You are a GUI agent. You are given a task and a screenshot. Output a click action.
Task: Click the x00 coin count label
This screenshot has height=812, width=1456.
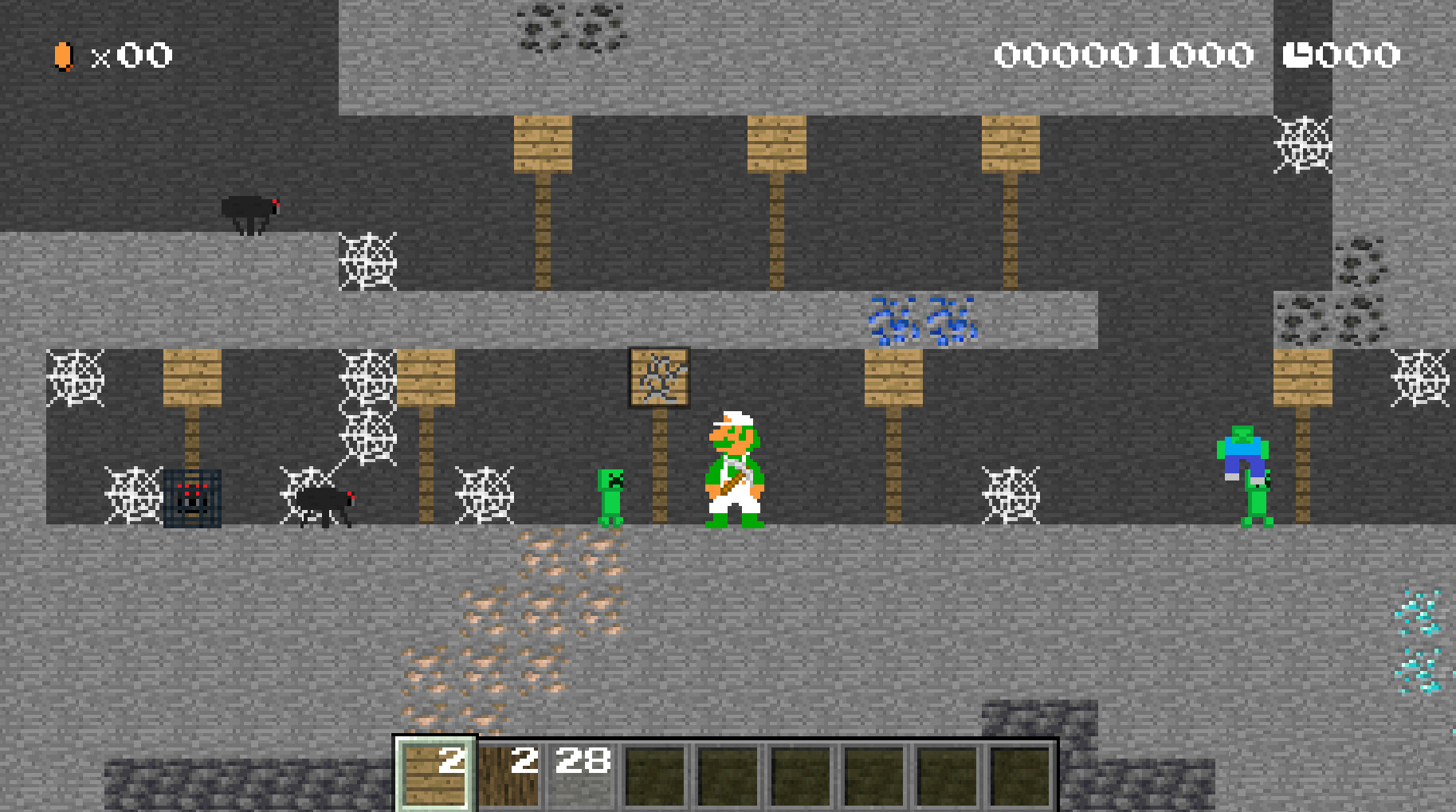[x=131, y=56]
